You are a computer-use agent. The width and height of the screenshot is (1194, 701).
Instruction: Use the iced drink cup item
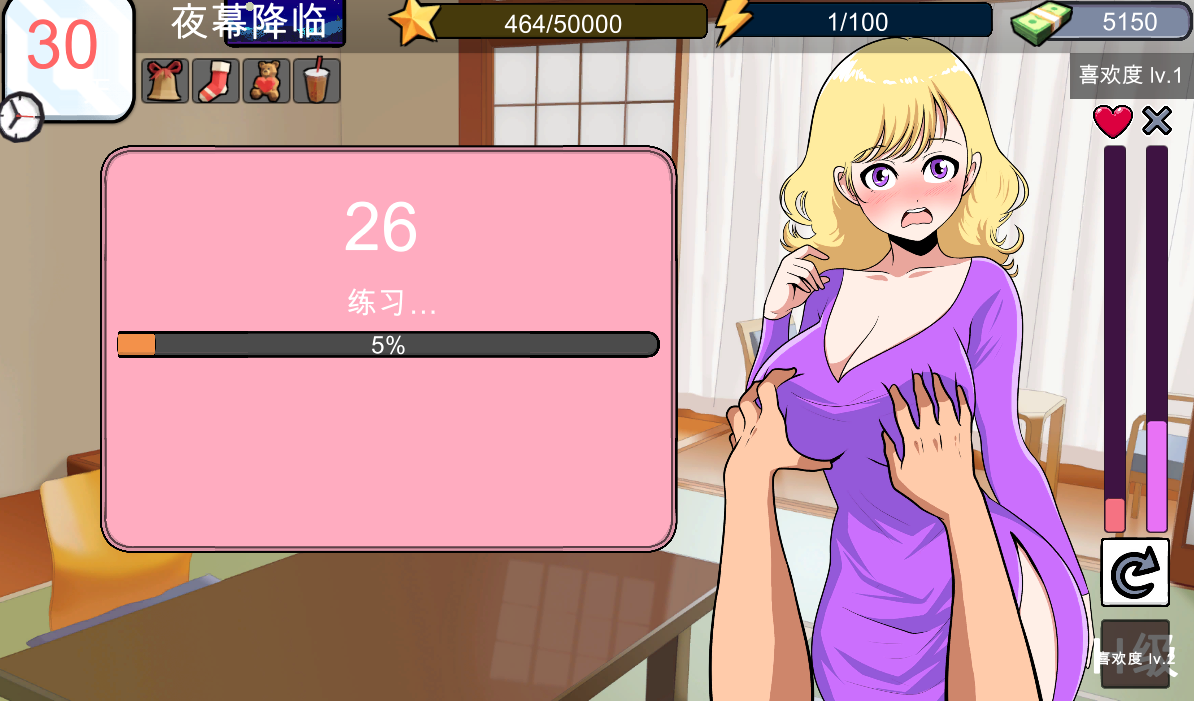coord(316,81)
